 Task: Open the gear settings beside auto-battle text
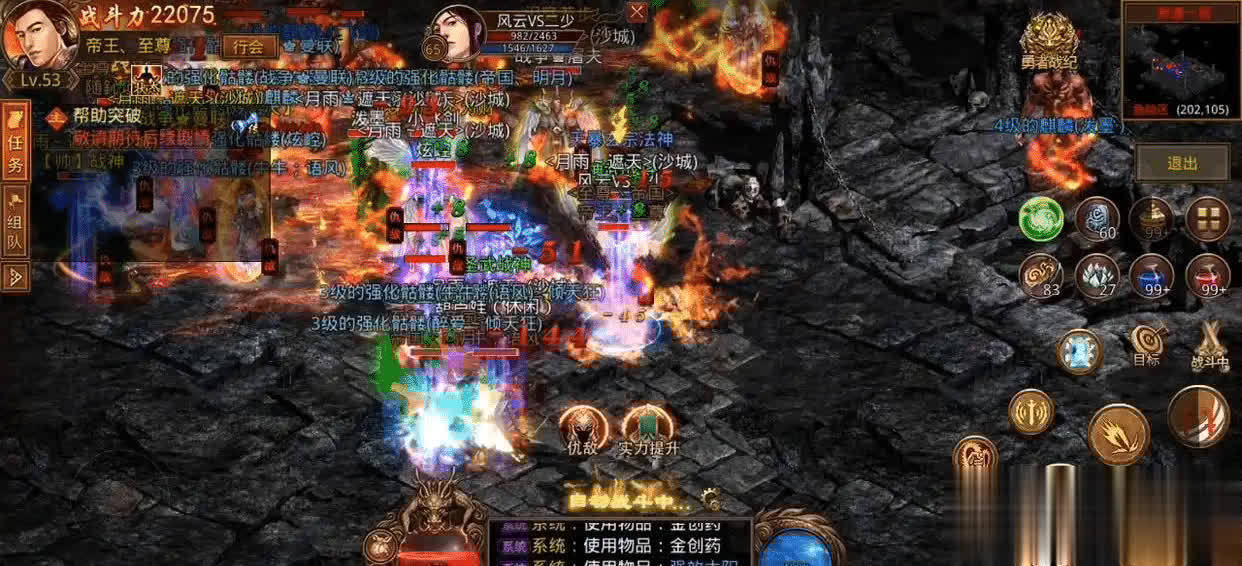coord(711,496)
